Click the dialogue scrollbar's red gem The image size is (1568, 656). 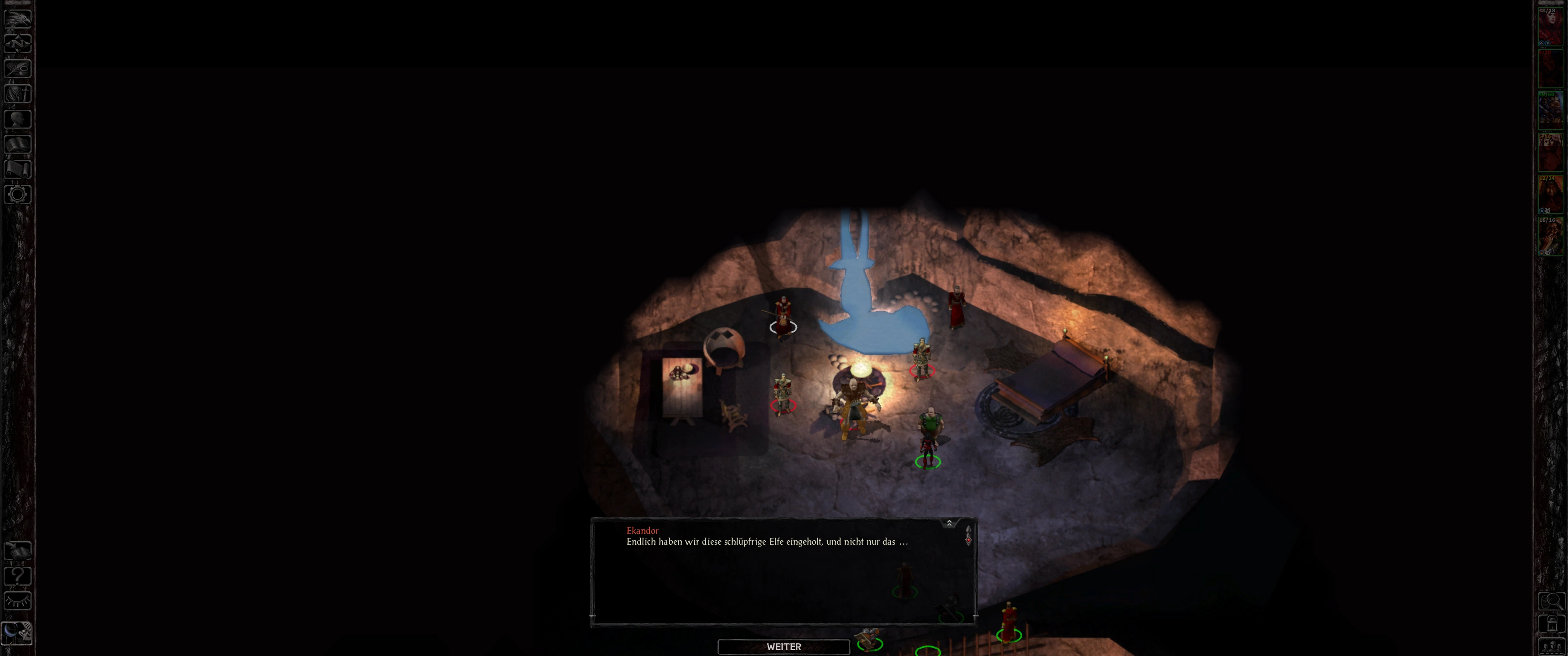[968, 540]
